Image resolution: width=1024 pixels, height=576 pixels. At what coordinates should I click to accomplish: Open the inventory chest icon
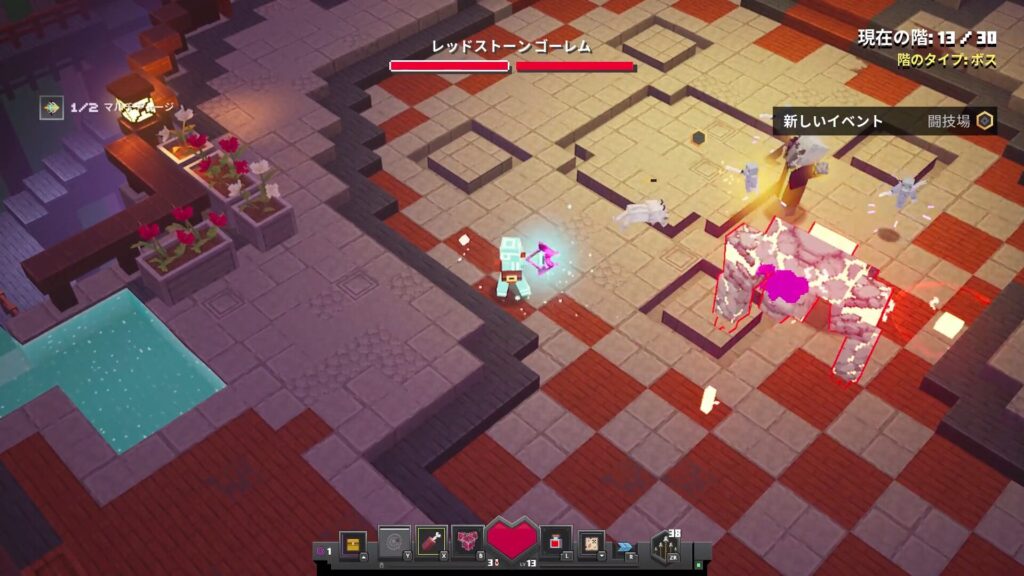(x=353, y=542)
